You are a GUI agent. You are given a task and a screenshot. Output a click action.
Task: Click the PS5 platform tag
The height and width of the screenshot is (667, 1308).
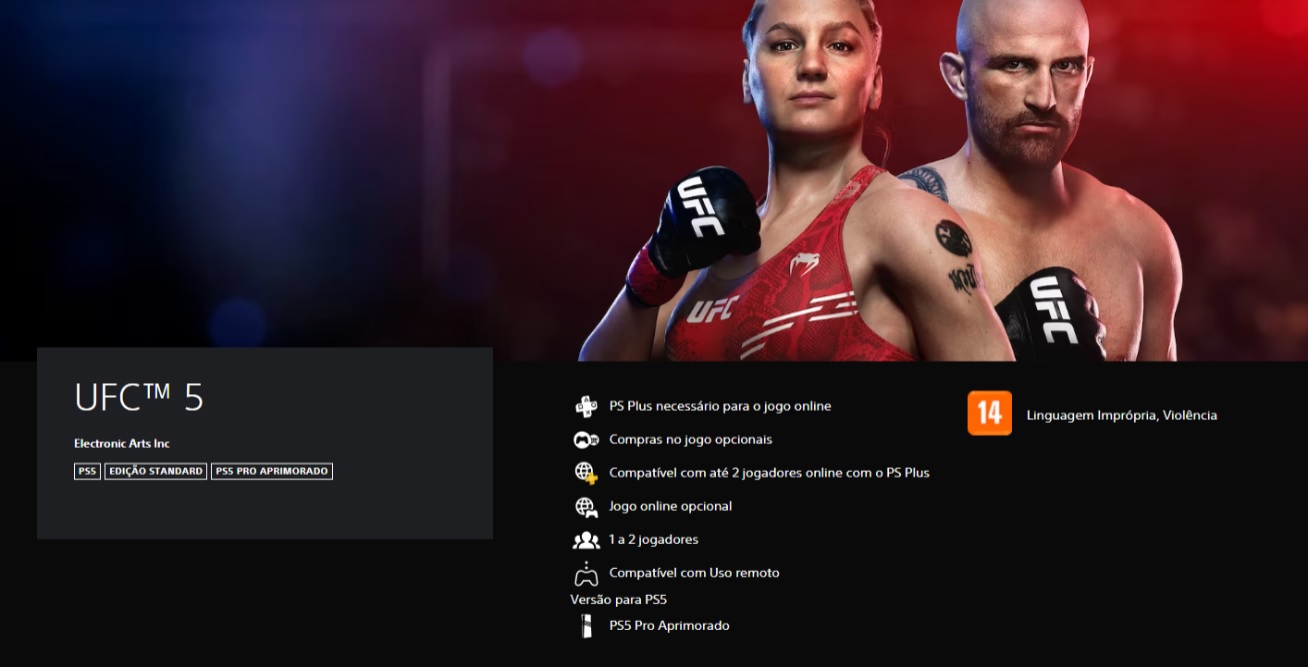[87, 471]
